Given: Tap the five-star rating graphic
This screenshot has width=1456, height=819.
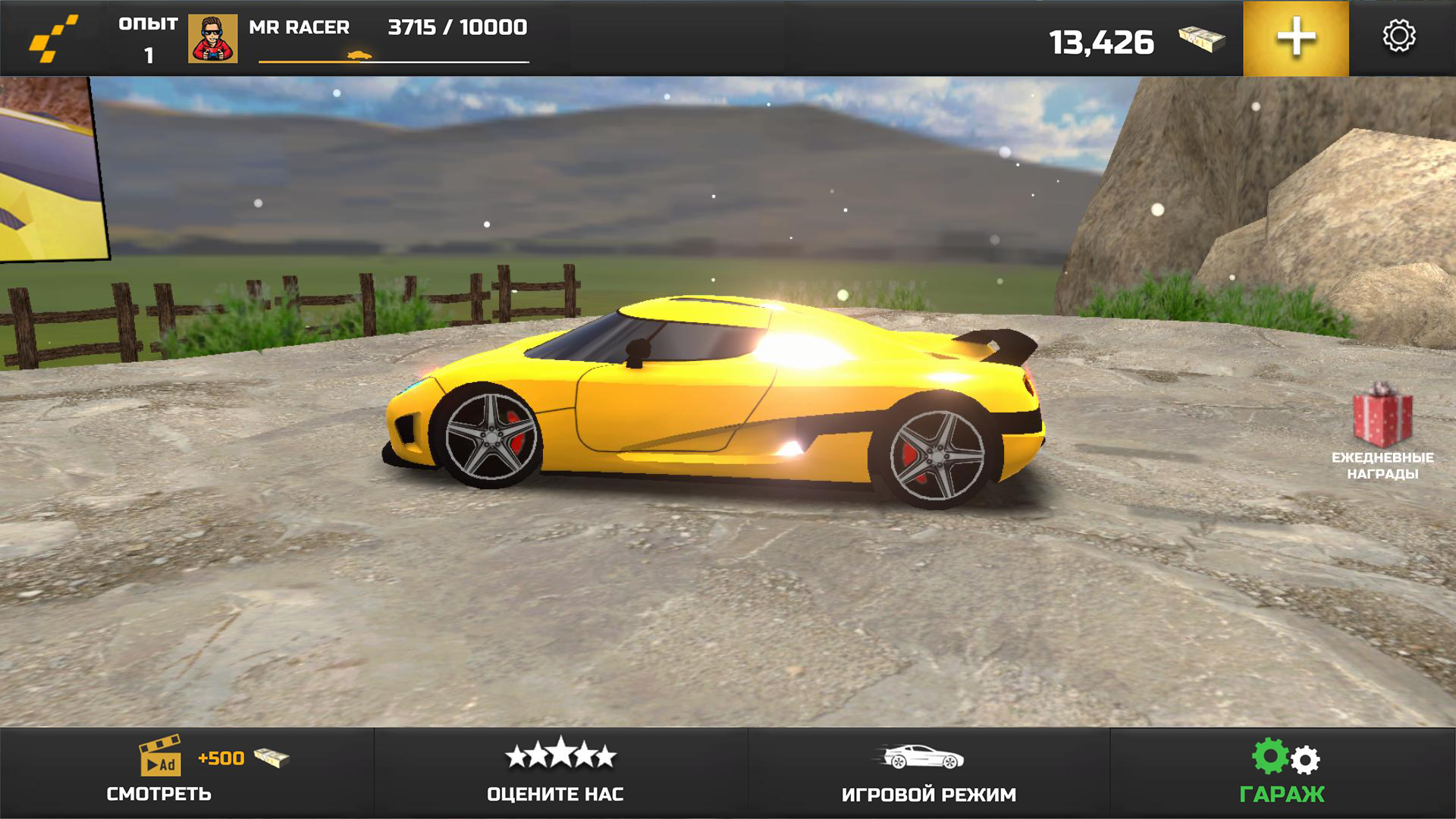Looking at the screenshot, I should click(x=560, y=757).
